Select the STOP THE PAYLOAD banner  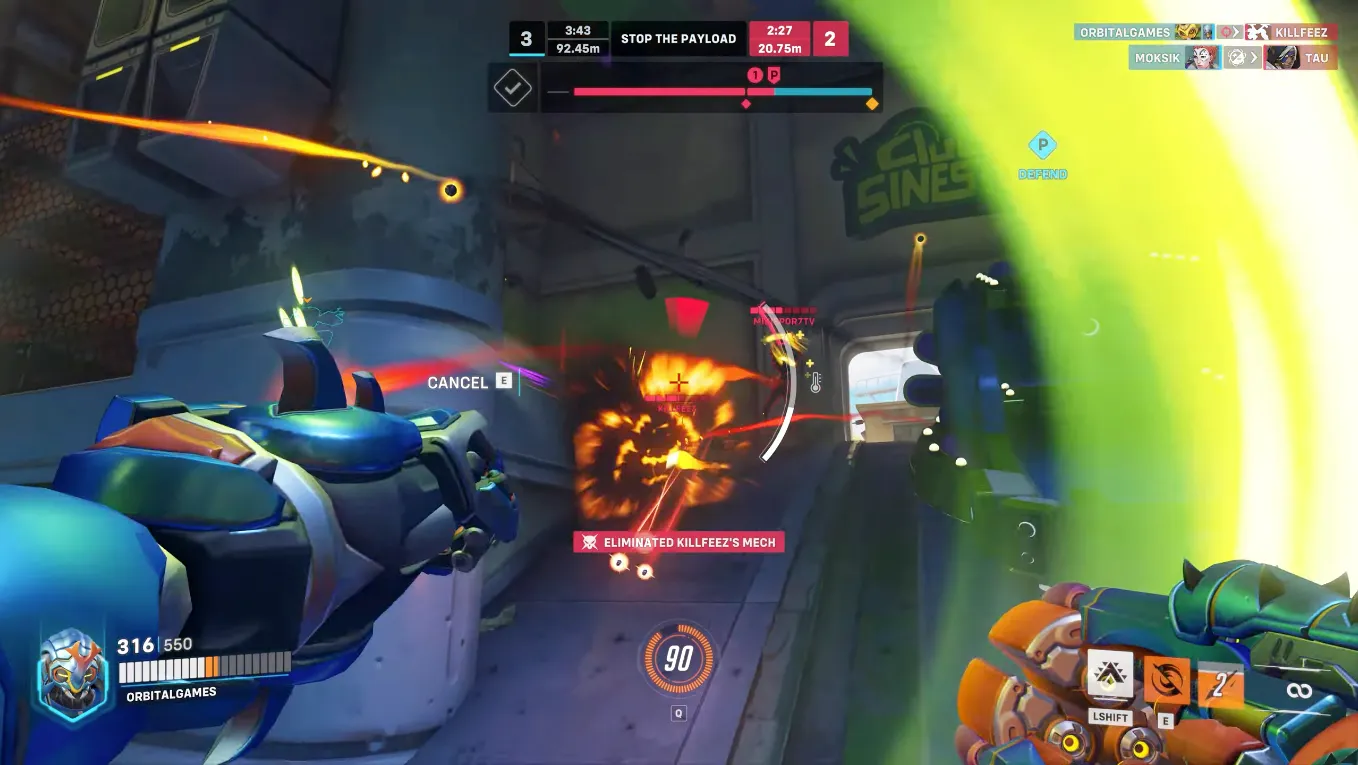(678, 38)
